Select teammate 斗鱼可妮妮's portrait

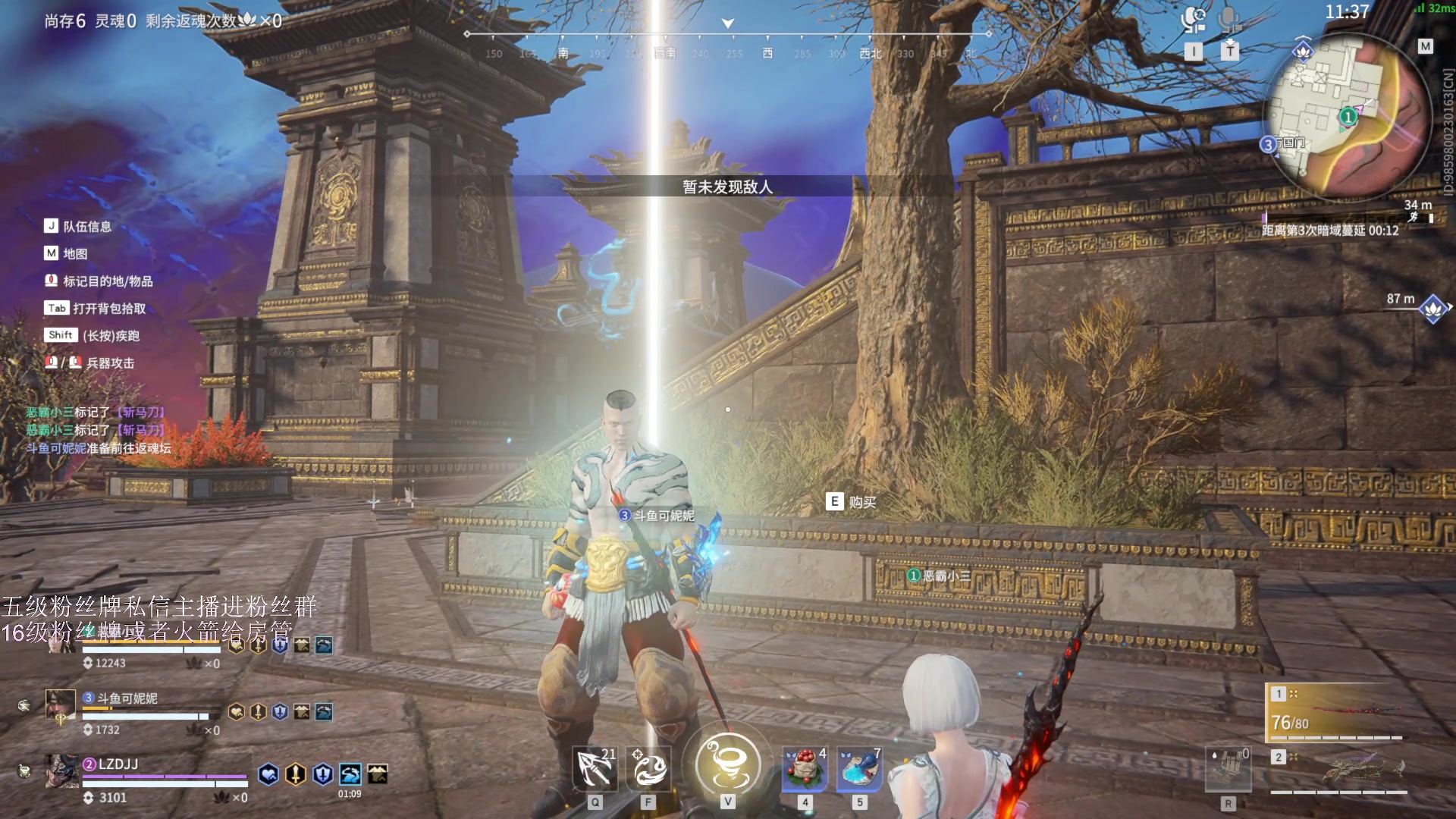[61, 705]
